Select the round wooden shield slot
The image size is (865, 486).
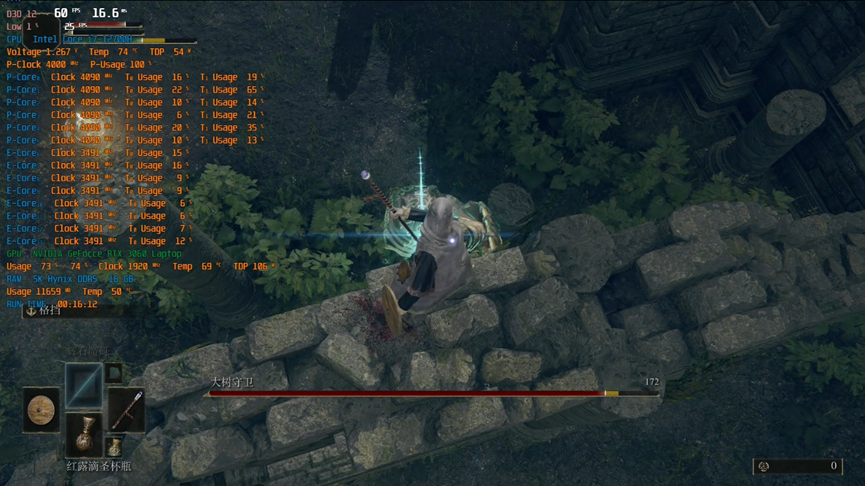click(x=41, y=410)
